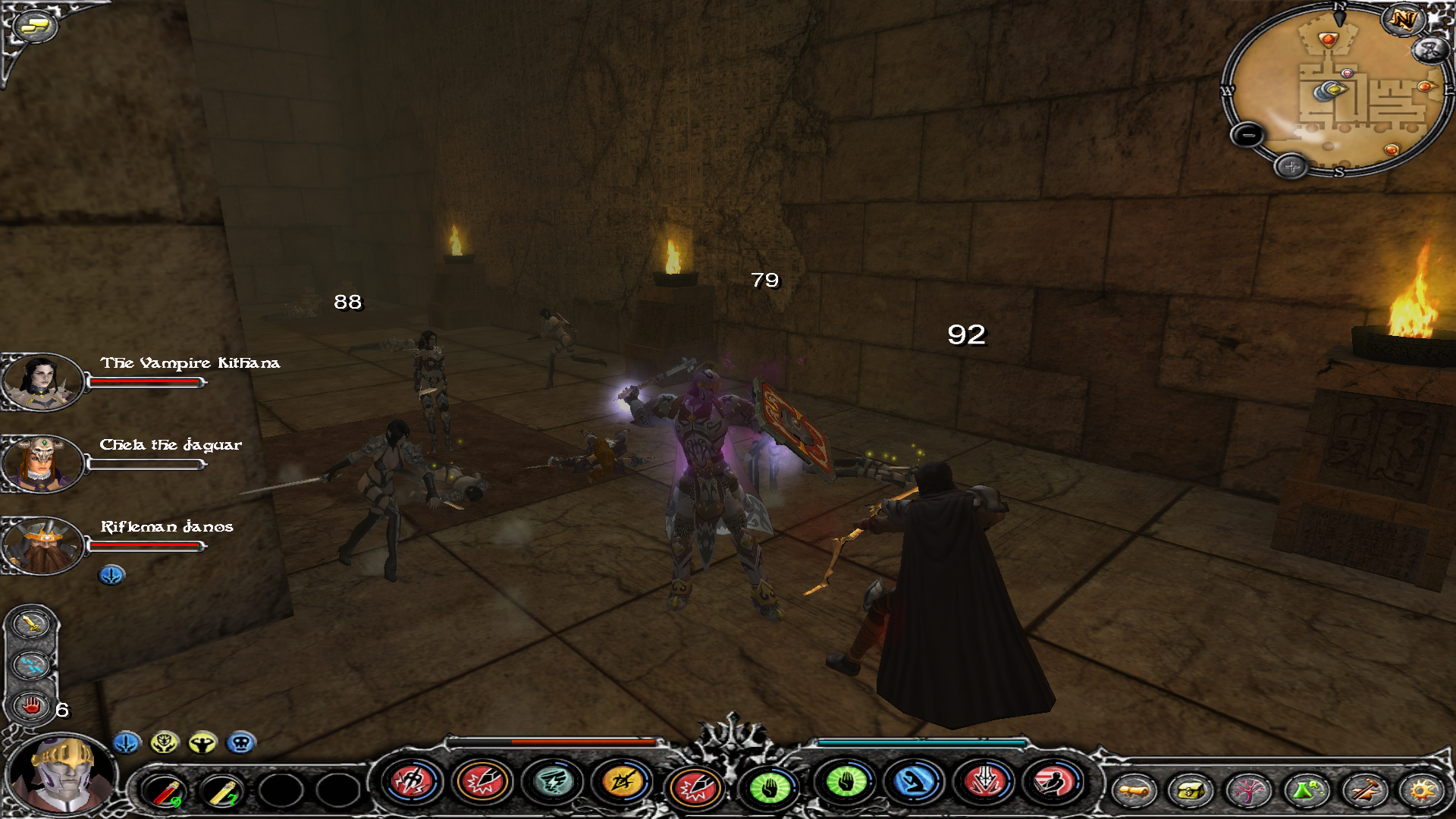Select Rifleman Janos's portrait

pyautogui.click(x=41, y=544)
